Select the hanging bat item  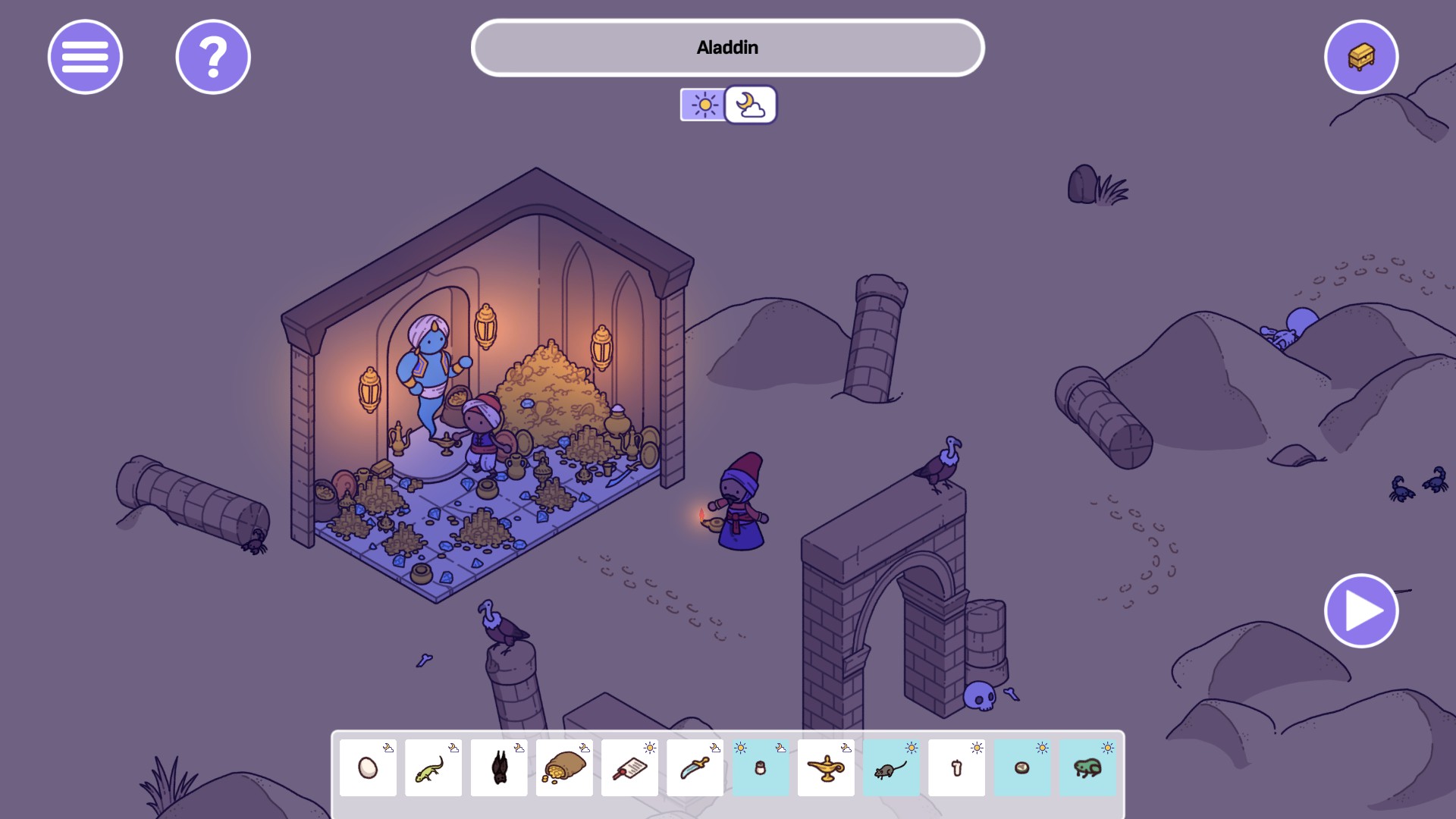tap(499, 767)
